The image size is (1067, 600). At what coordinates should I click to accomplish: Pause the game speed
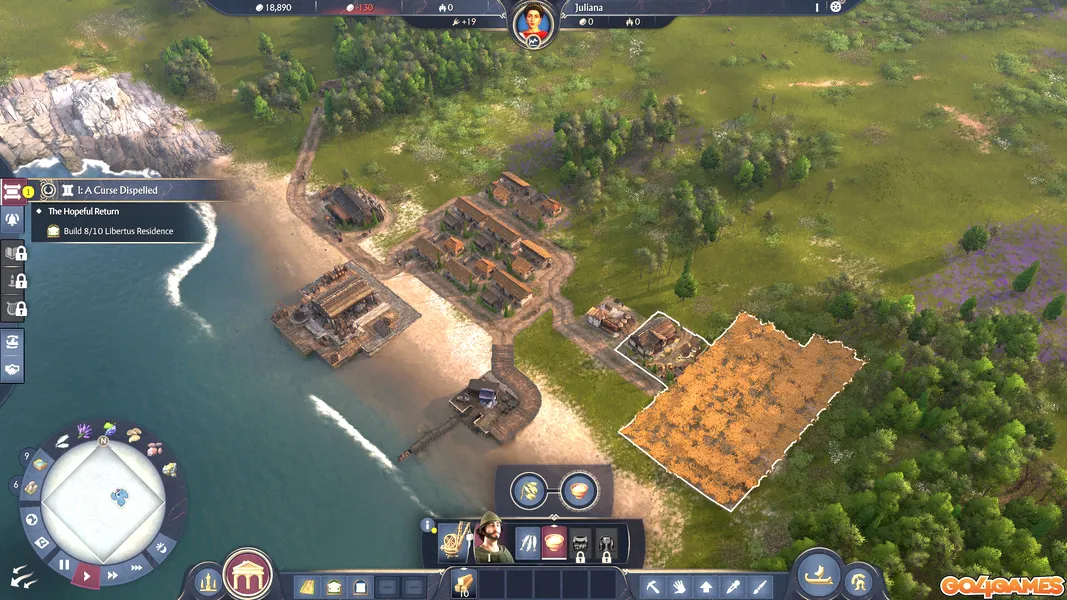point(64,565)
